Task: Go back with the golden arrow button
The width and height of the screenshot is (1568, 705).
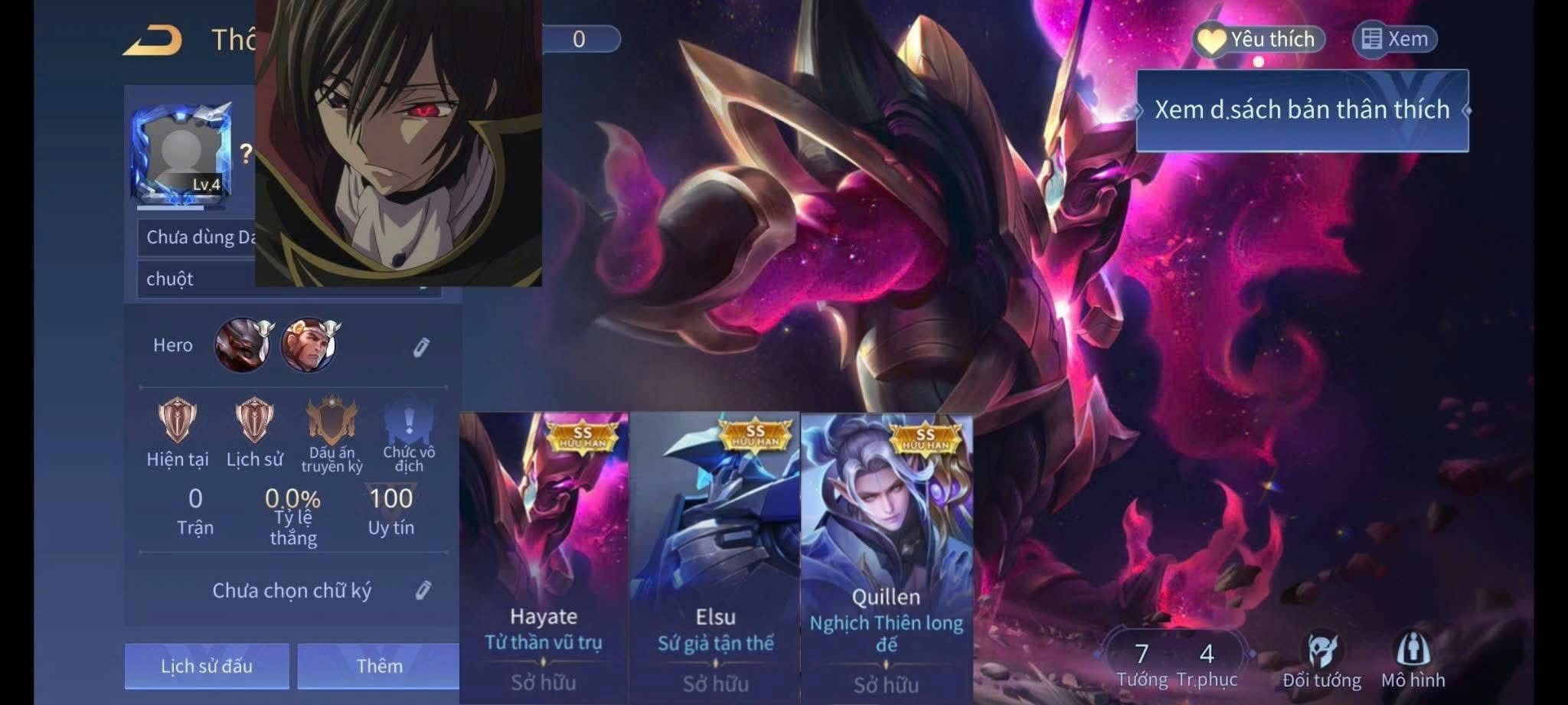Action: click(x=153, y=40)
